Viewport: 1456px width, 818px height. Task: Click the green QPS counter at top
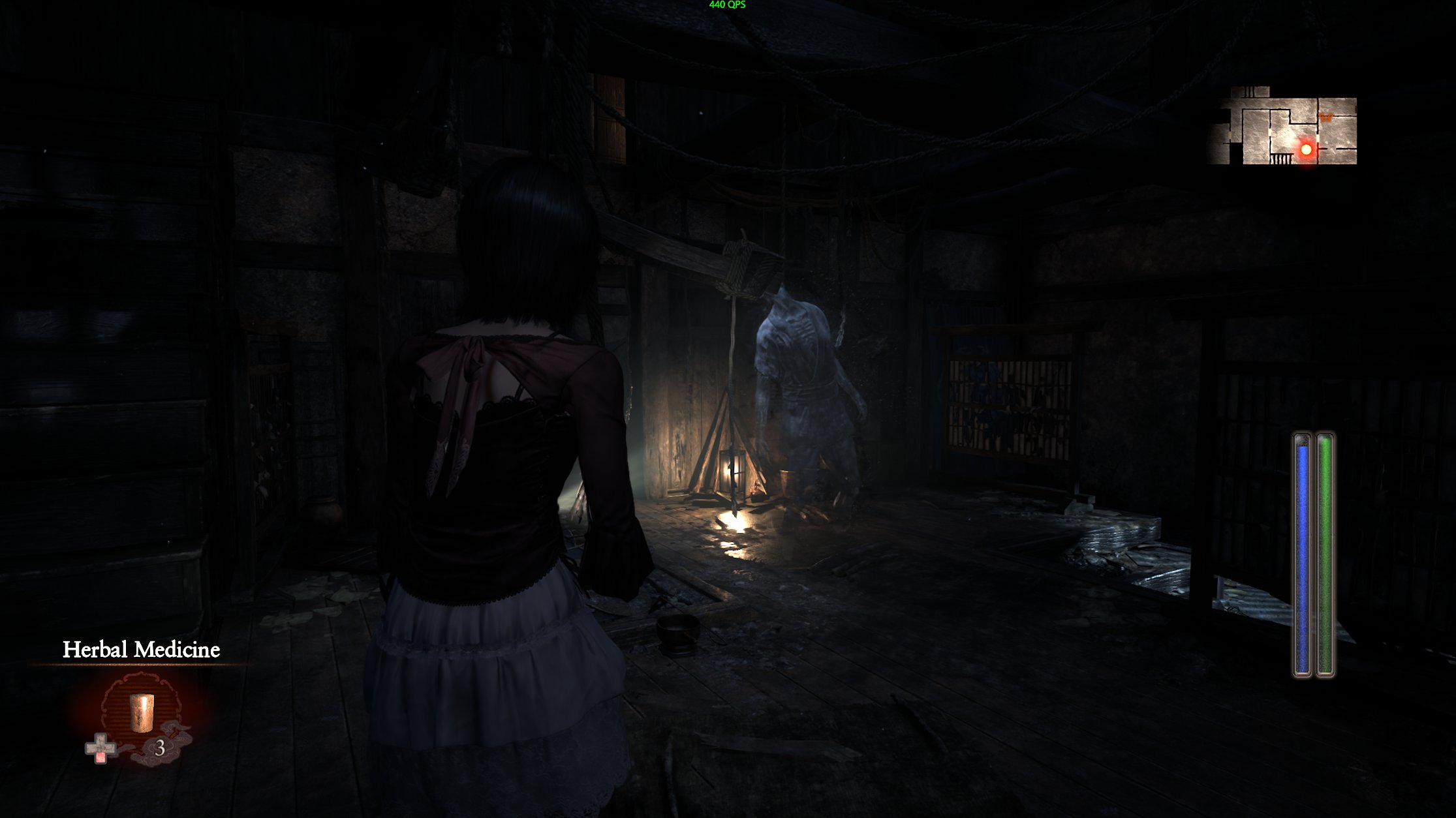coord(726,6)
